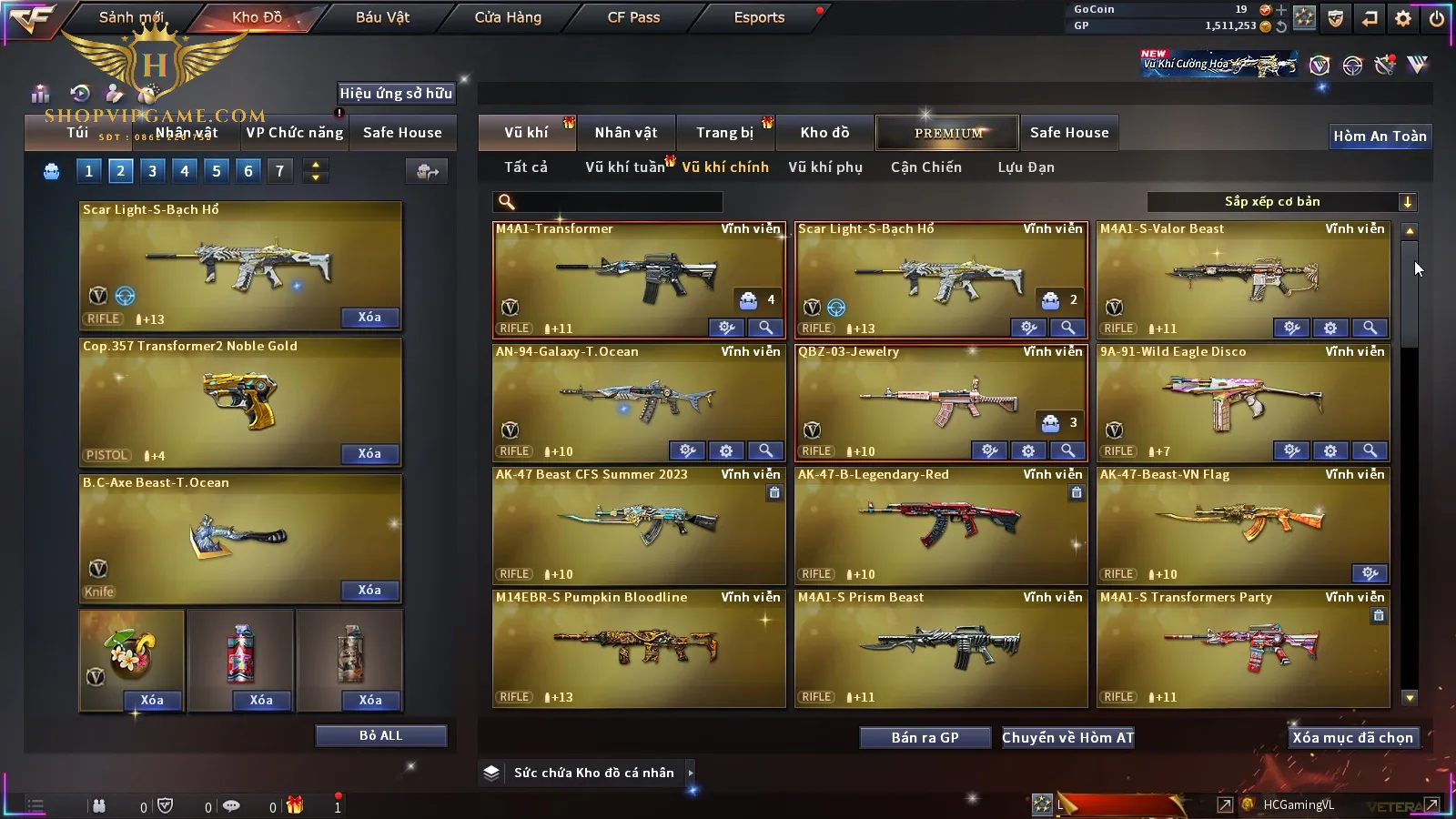Remove Cop.357 Transformer2 Noble Gold with Xóa
Screen dimensions: 1456x819
tap(369, 453)
